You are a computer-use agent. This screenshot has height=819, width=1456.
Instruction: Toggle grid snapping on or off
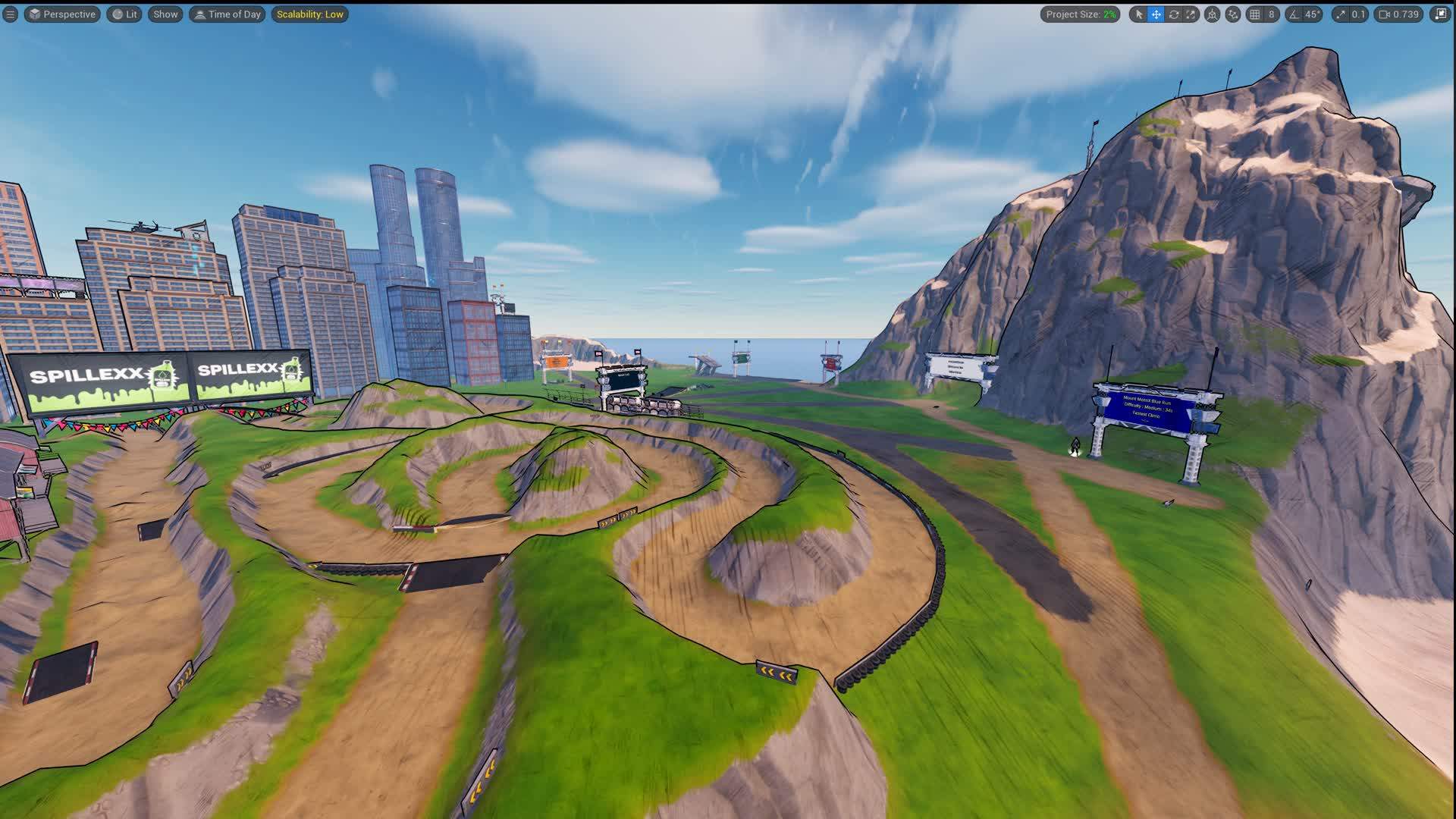[x=1257, y=14]
